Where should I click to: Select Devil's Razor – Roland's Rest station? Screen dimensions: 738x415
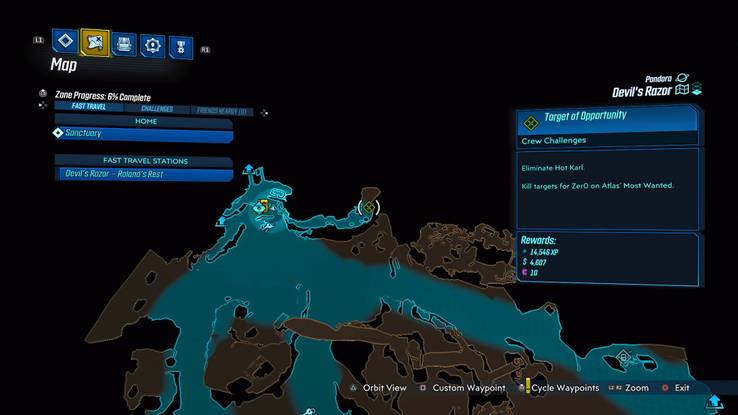[x=145, y=174]
